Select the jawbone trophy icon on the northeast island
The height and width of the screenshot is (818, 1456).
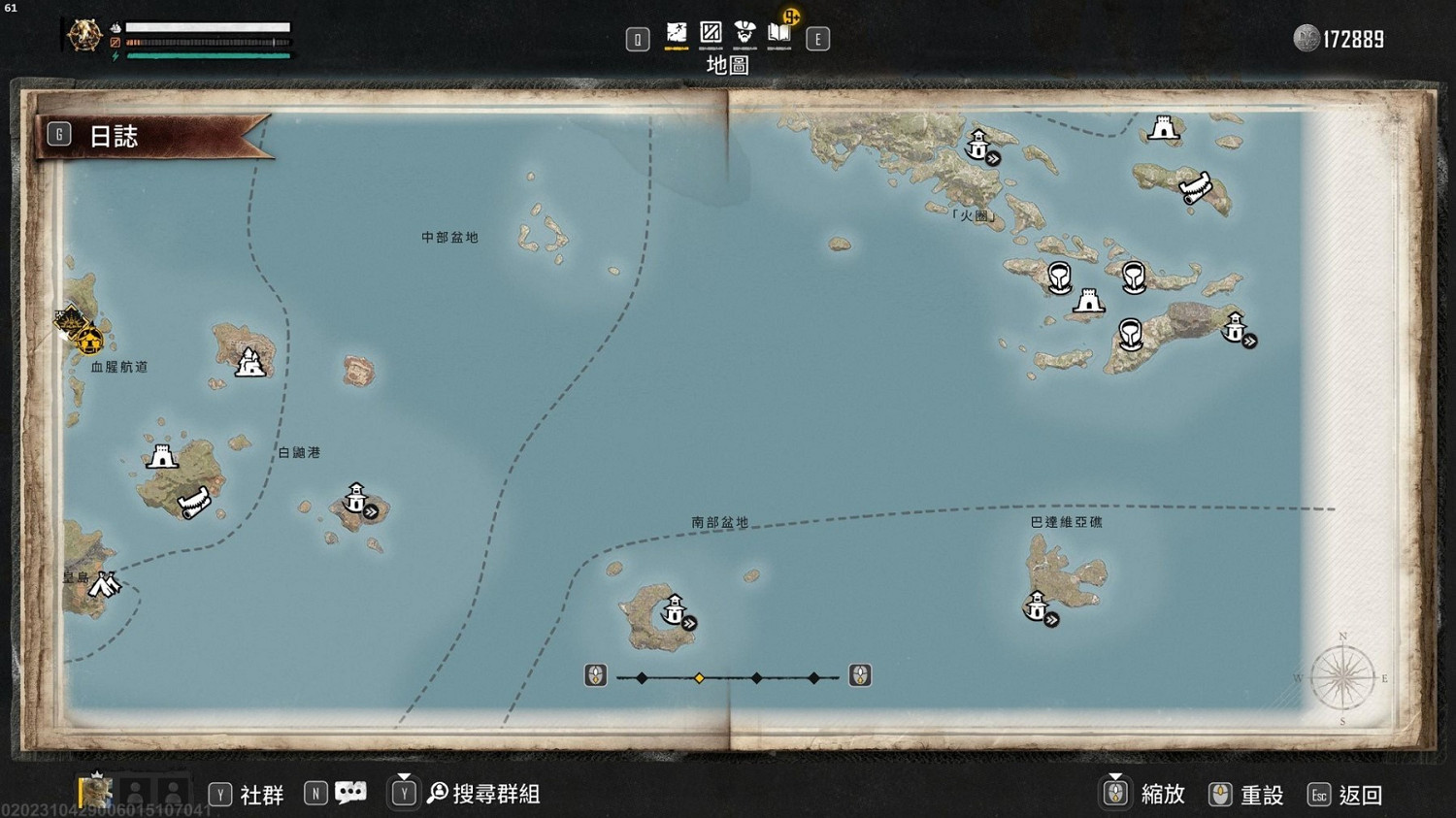tap(1195, 187)
